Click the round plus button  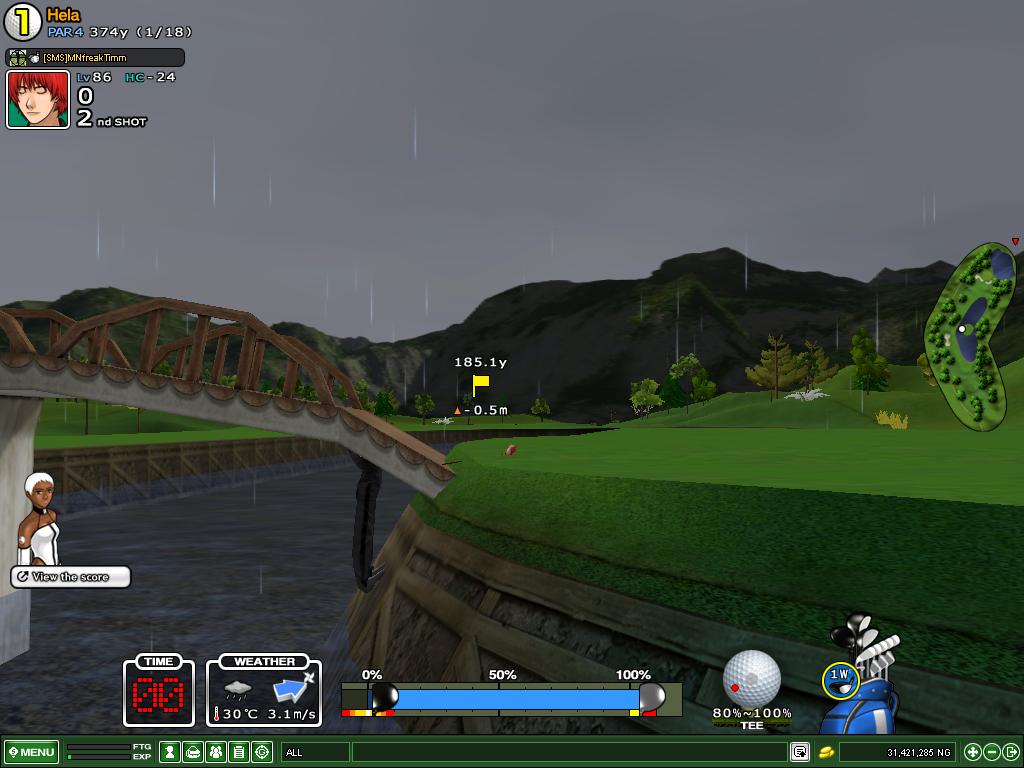pos(973,752)
